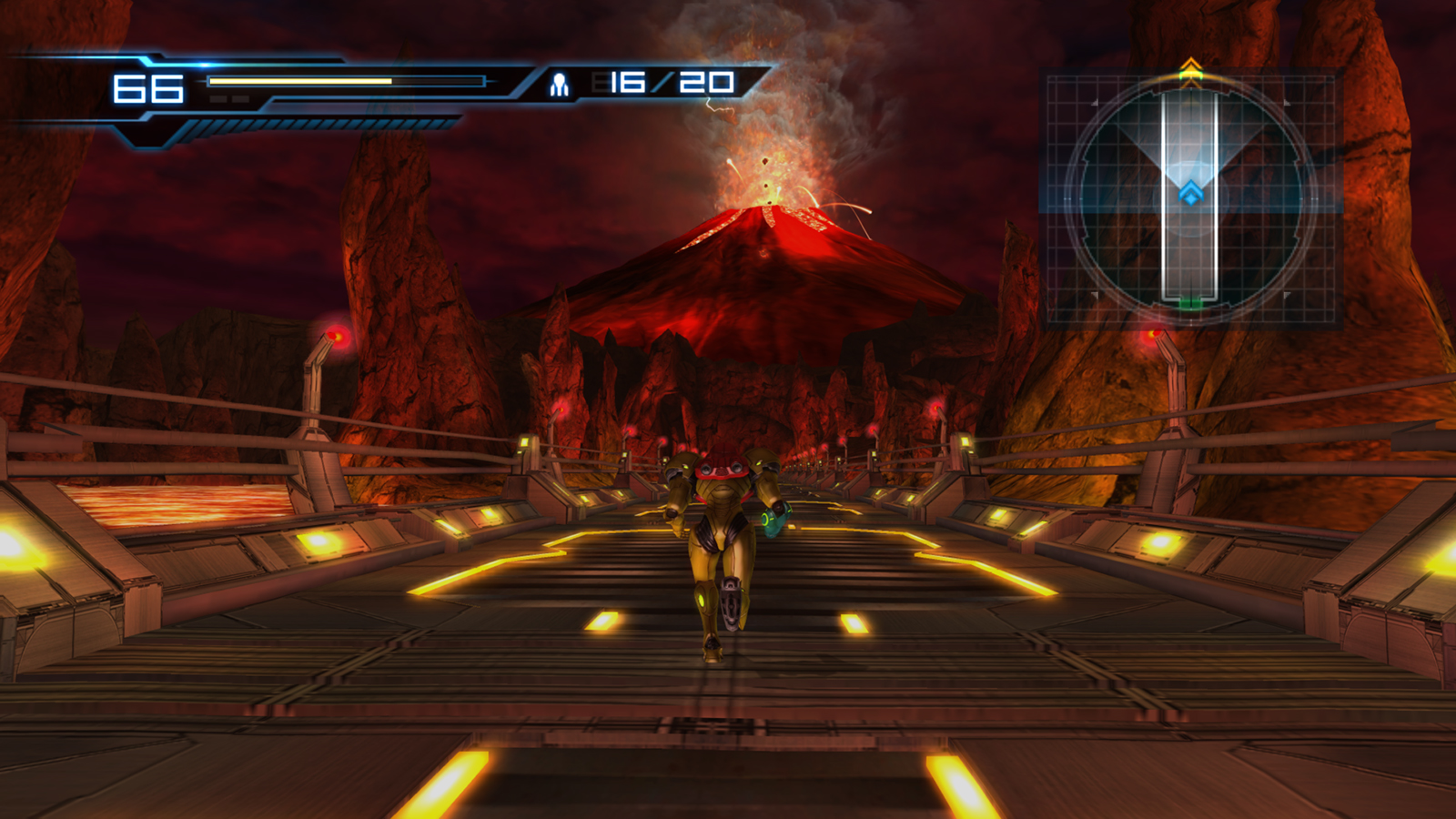
Task: Select the missile icon in the HUD
Action: tap(558, 84)
